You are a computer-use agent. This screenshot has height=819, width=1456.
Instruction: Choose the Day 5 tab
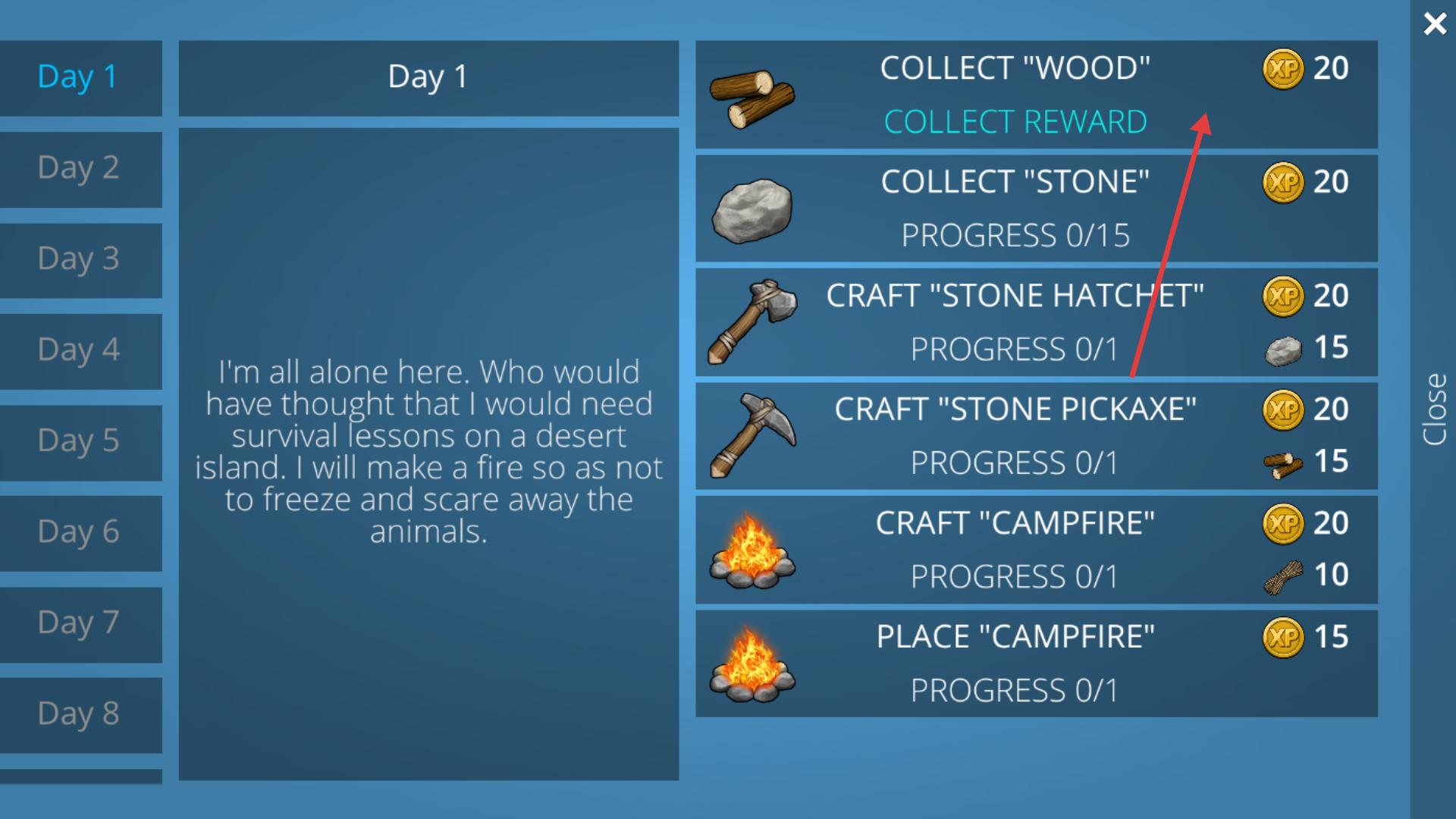tap(78, 441)
